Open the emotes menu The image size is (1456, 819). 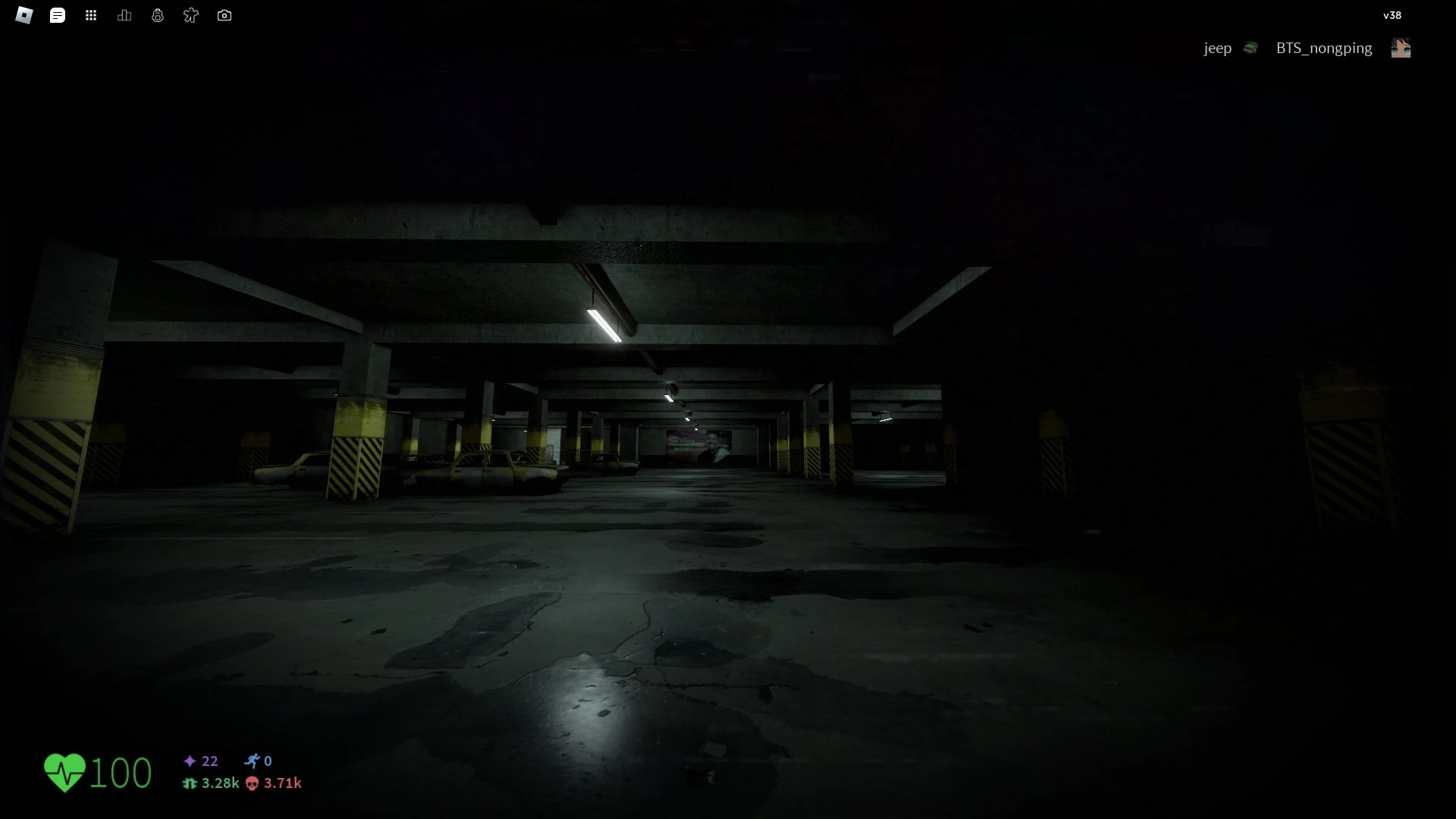pyautogui.click(x=191, y=14)
